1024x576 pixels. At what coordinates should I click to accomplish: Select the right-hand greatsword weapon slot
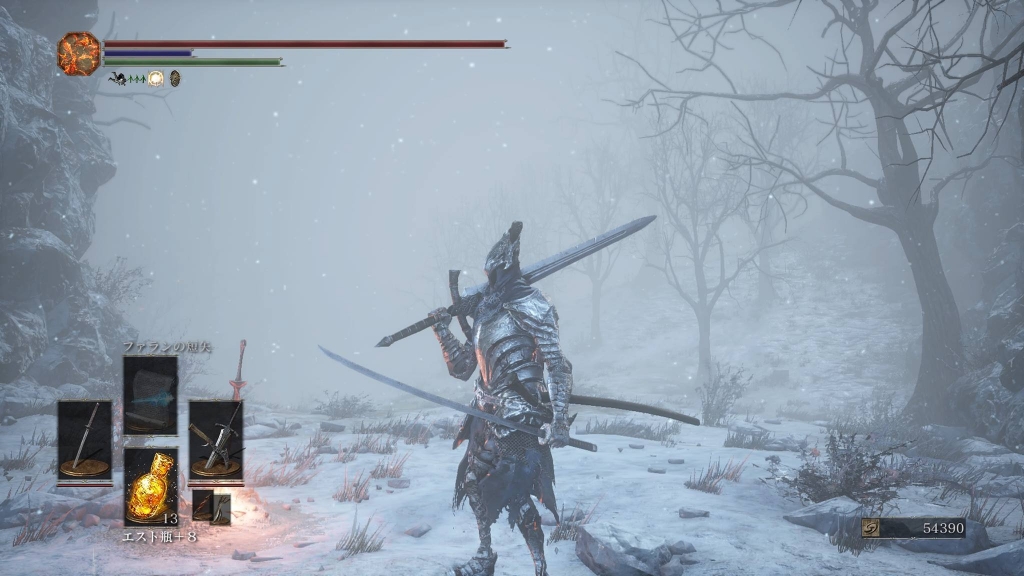coord(216,440)
